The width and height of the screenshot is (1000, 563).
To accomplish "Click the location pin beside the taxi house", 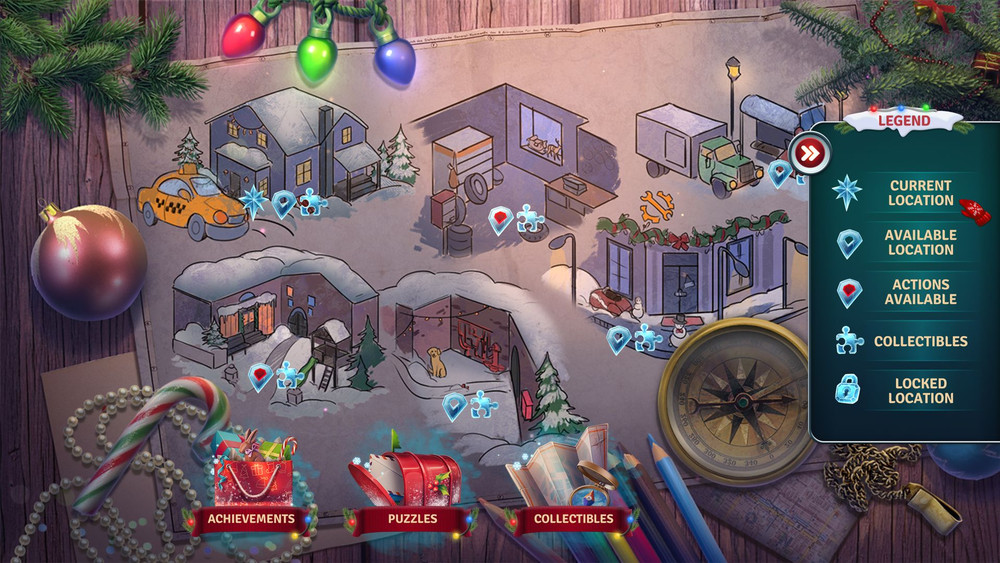I will click(x=284, y=204).
